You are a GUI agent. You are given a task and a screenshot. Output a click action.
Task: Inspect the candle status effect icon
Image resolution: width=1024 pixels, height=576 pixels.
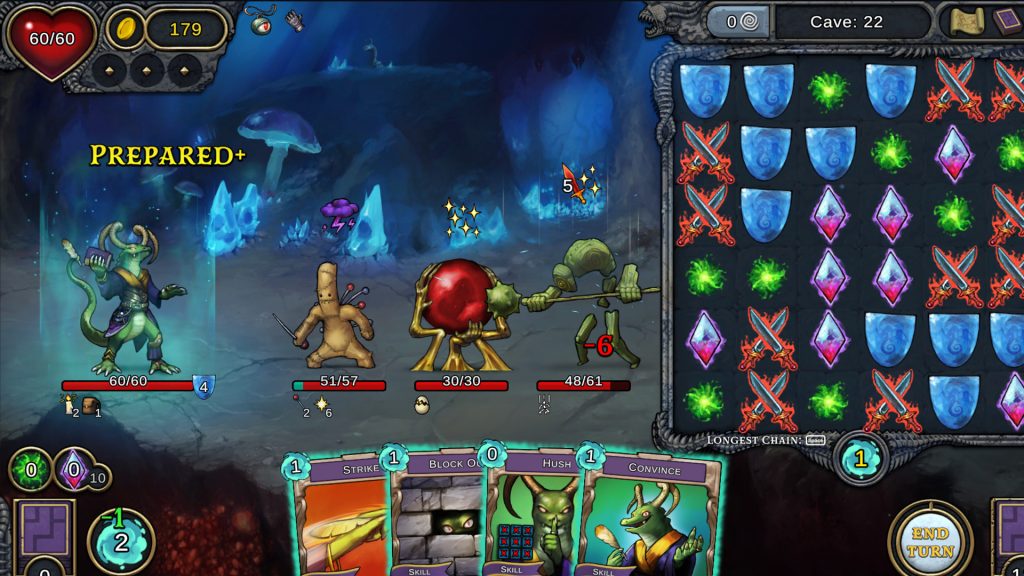(x=69, y=403)
